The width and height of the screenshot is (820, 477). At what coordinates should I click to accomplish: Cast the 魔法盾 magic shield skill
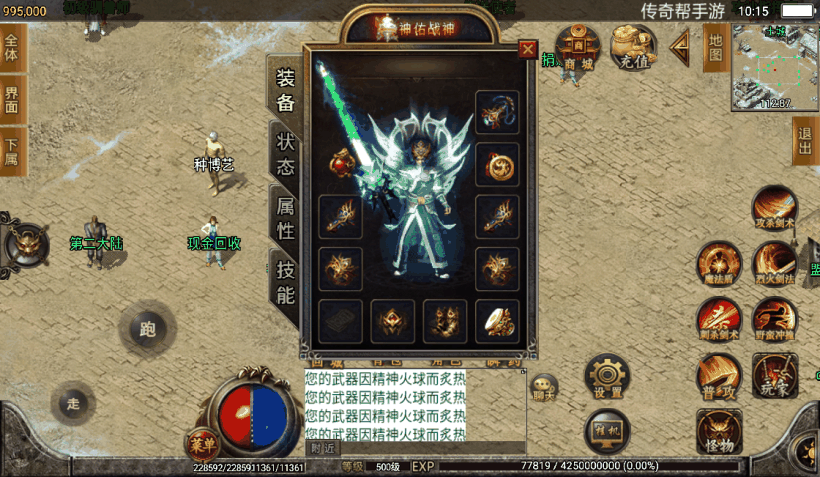718,263
